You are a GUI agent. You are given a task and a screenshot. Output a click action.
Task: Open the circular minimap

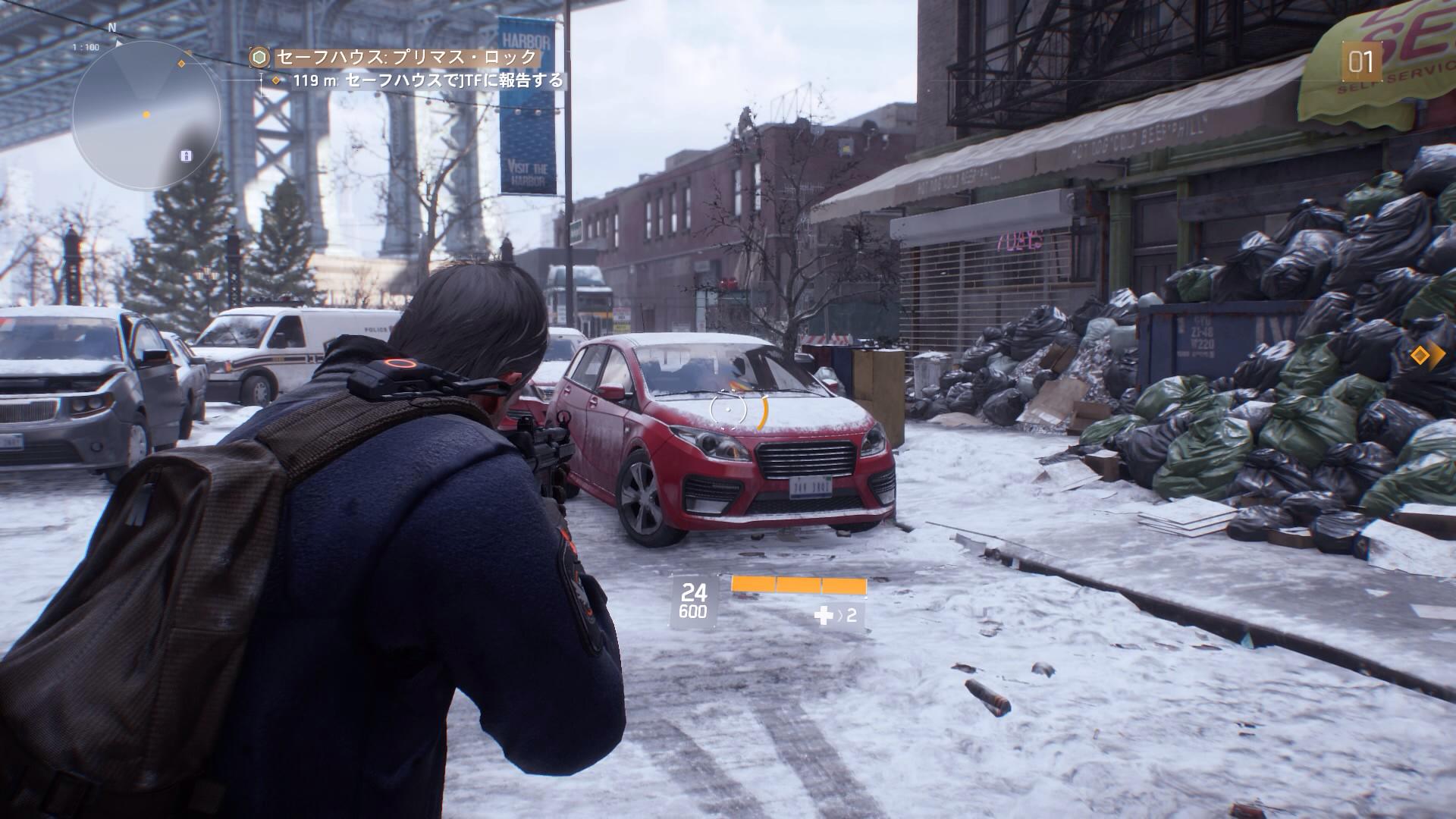pyautogui.click(x=146, y=115)
